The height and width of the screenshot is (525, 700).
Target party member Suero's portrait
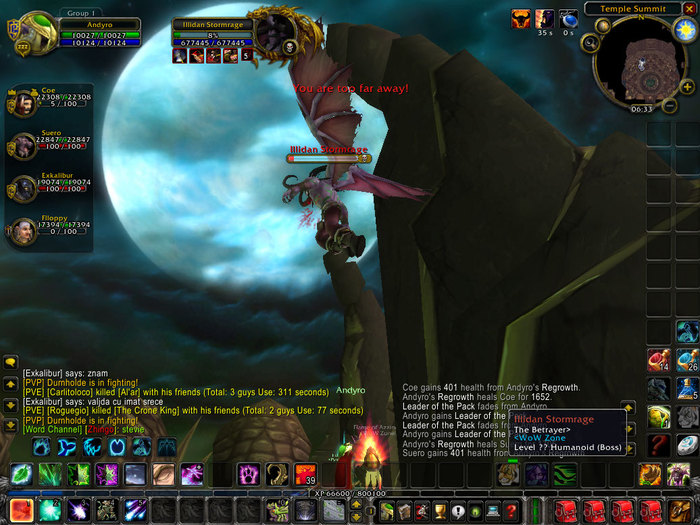click(22, 147)
